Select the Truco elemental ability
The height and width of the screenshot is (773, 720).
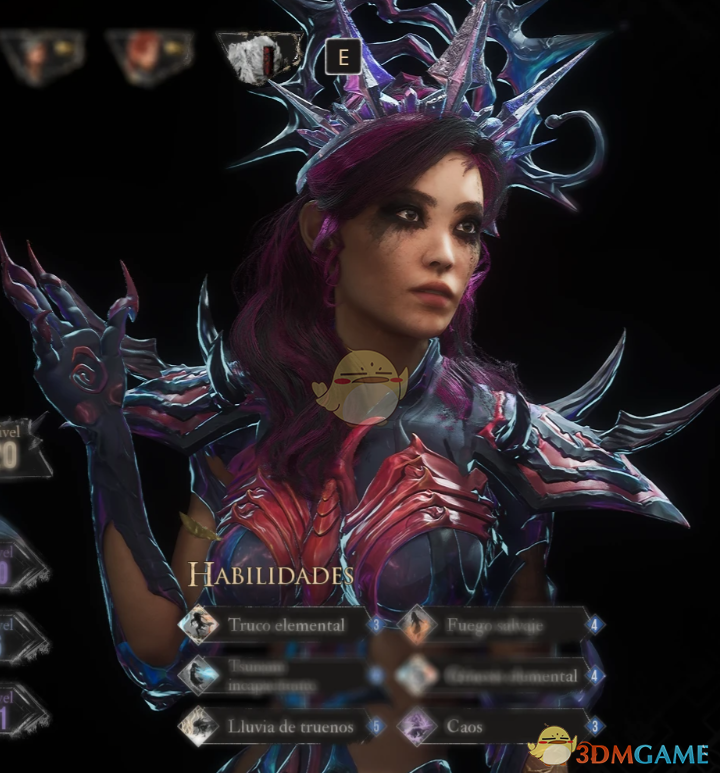click(285, 626)
